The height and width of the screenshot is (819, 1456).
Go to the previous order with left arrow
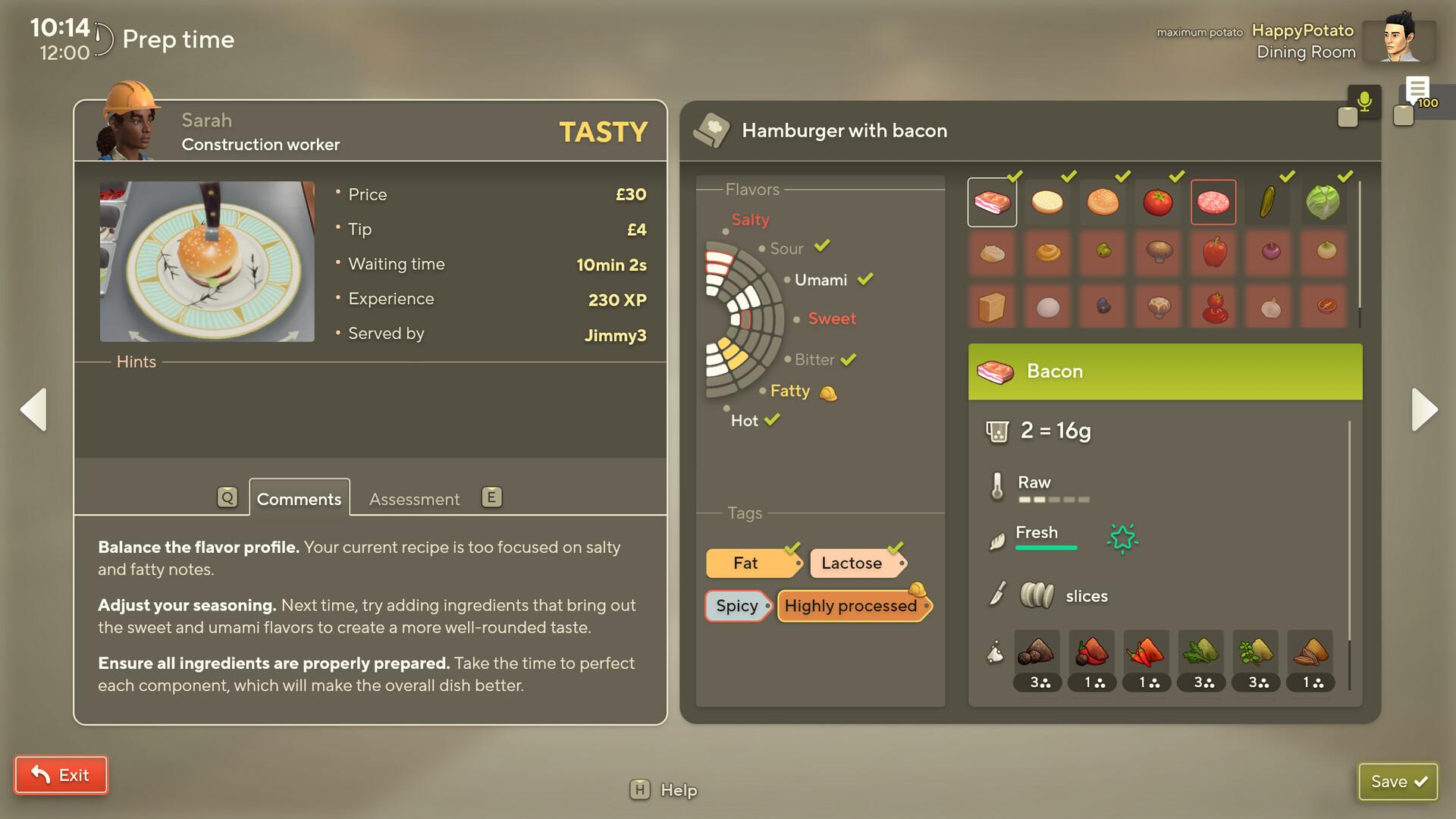pyautogui.click(x=33, y=409)
